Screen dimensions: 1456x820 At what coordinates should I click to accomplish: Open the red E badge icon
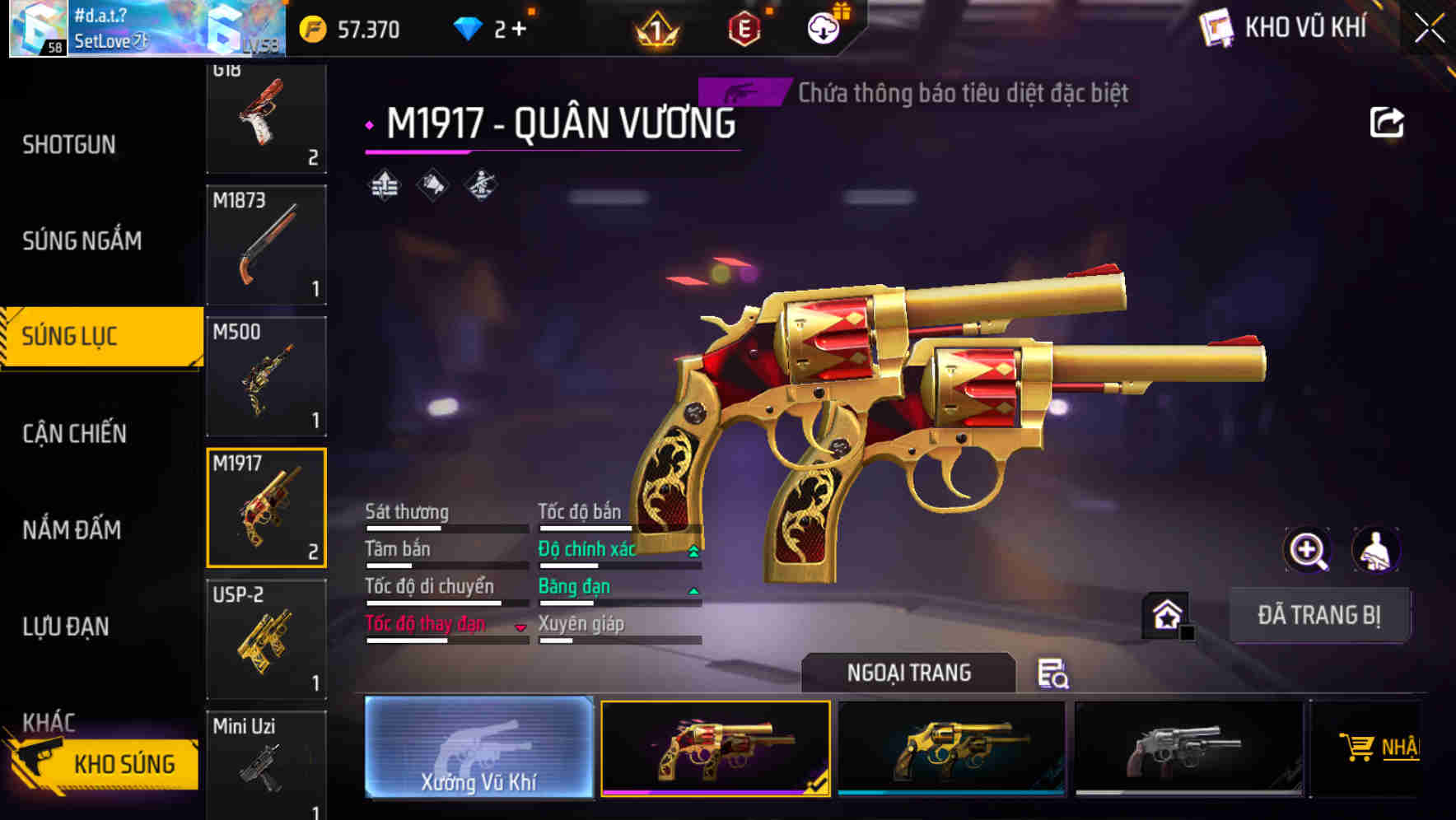pos(746,28)
